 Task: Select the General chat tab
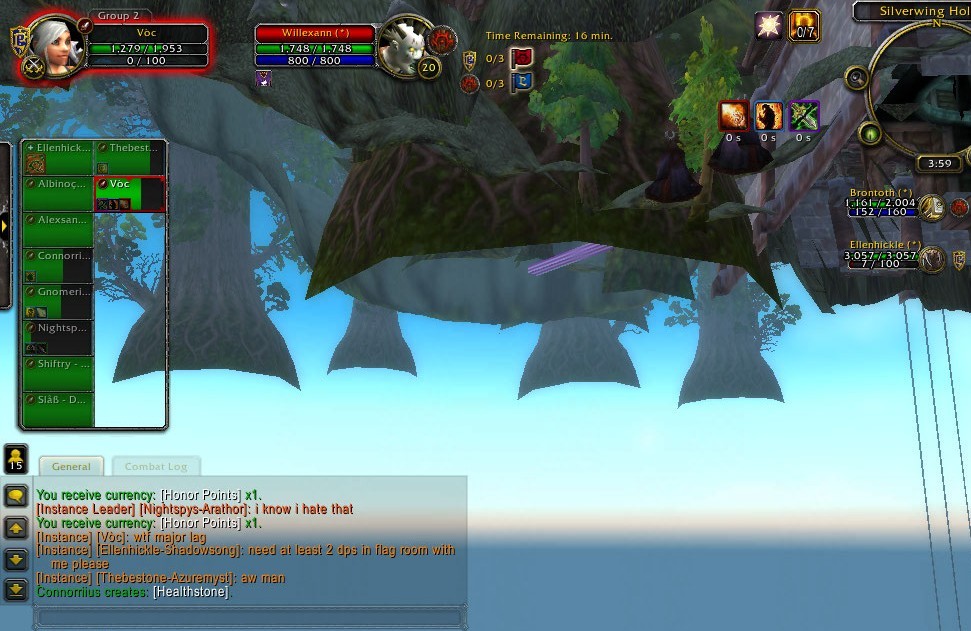(71, 467)
